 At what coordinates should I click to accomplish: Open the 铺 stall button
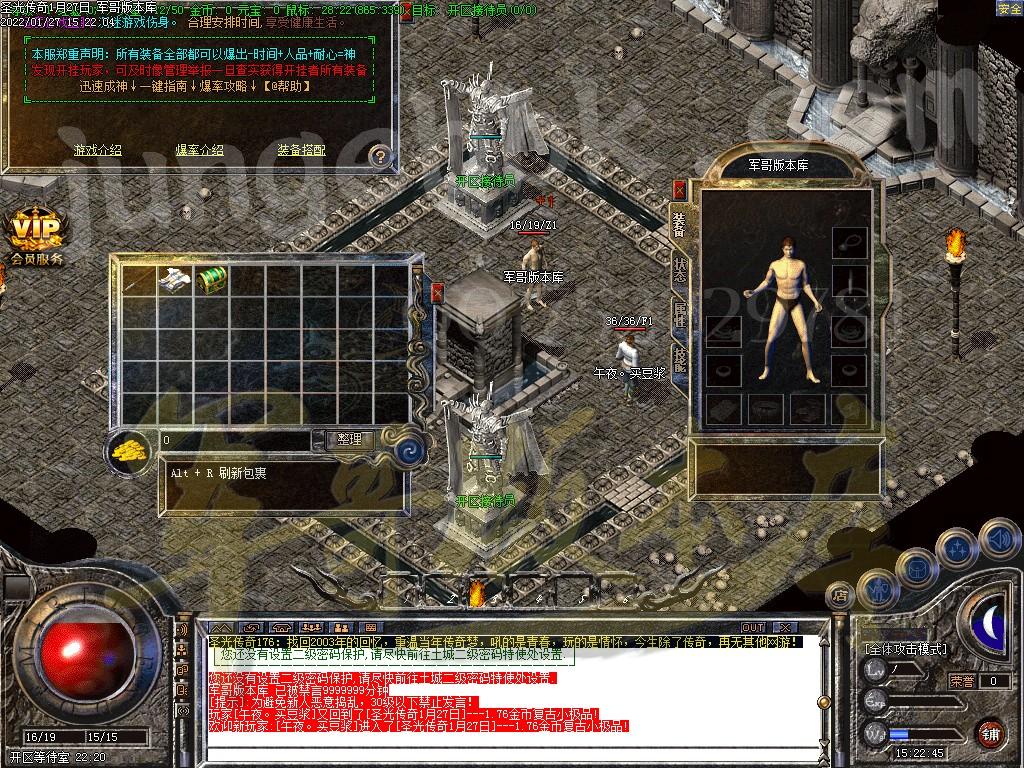990,733
